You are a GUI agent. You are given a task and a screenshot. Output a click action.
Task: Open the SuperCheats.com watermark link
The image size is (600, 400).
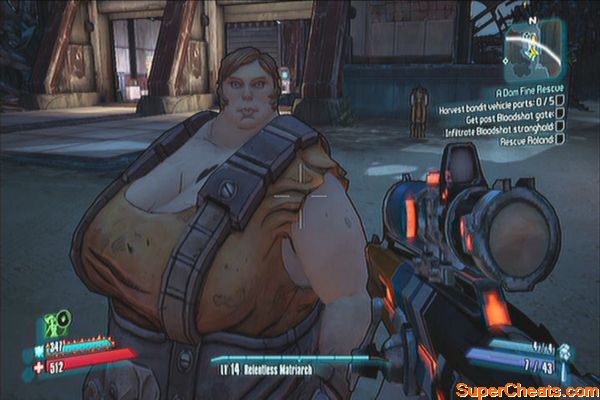[525, 388]
